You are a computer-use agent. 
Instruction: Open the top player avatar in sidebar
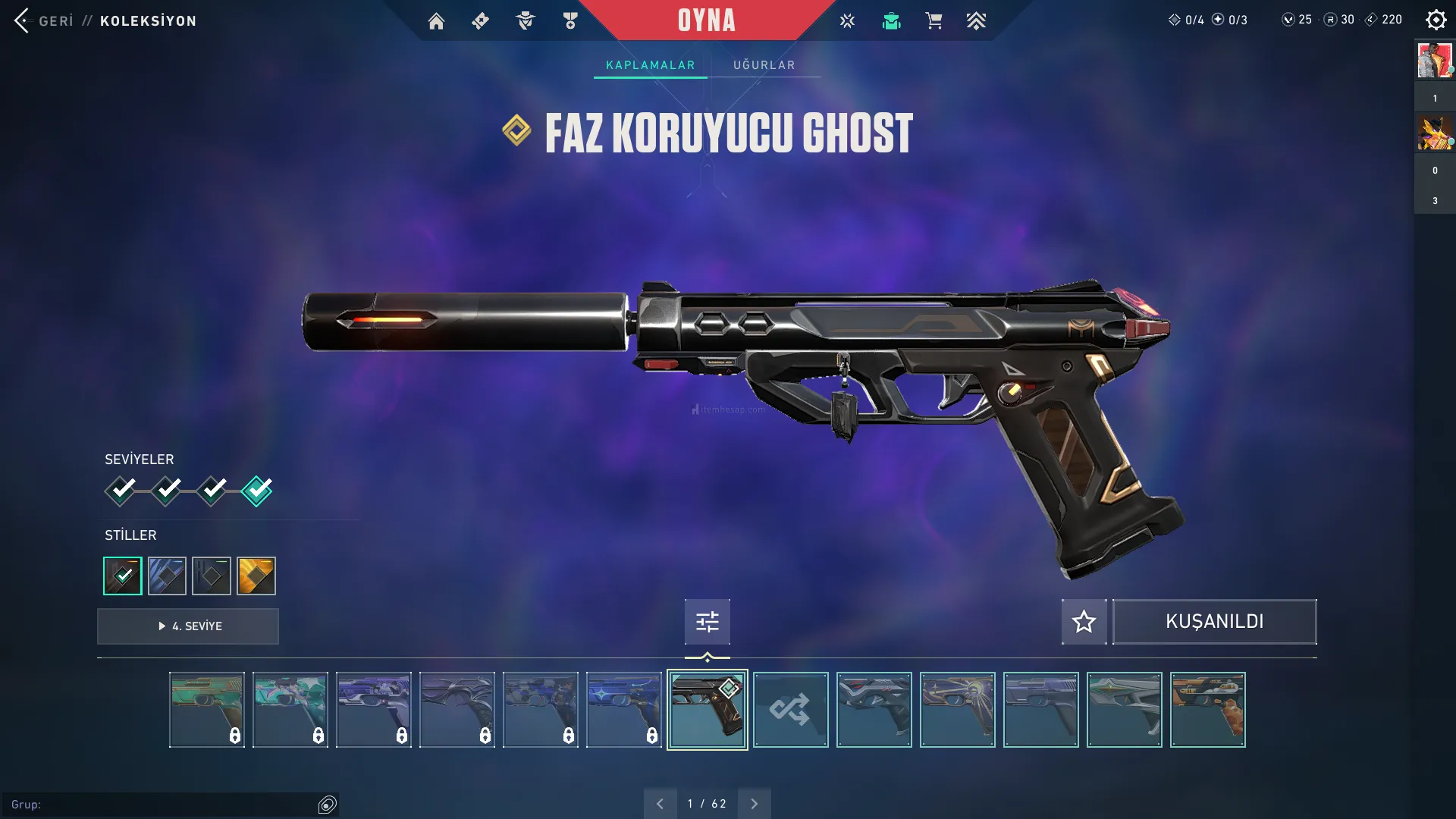pyautogui.click(x=1434, y=61)
